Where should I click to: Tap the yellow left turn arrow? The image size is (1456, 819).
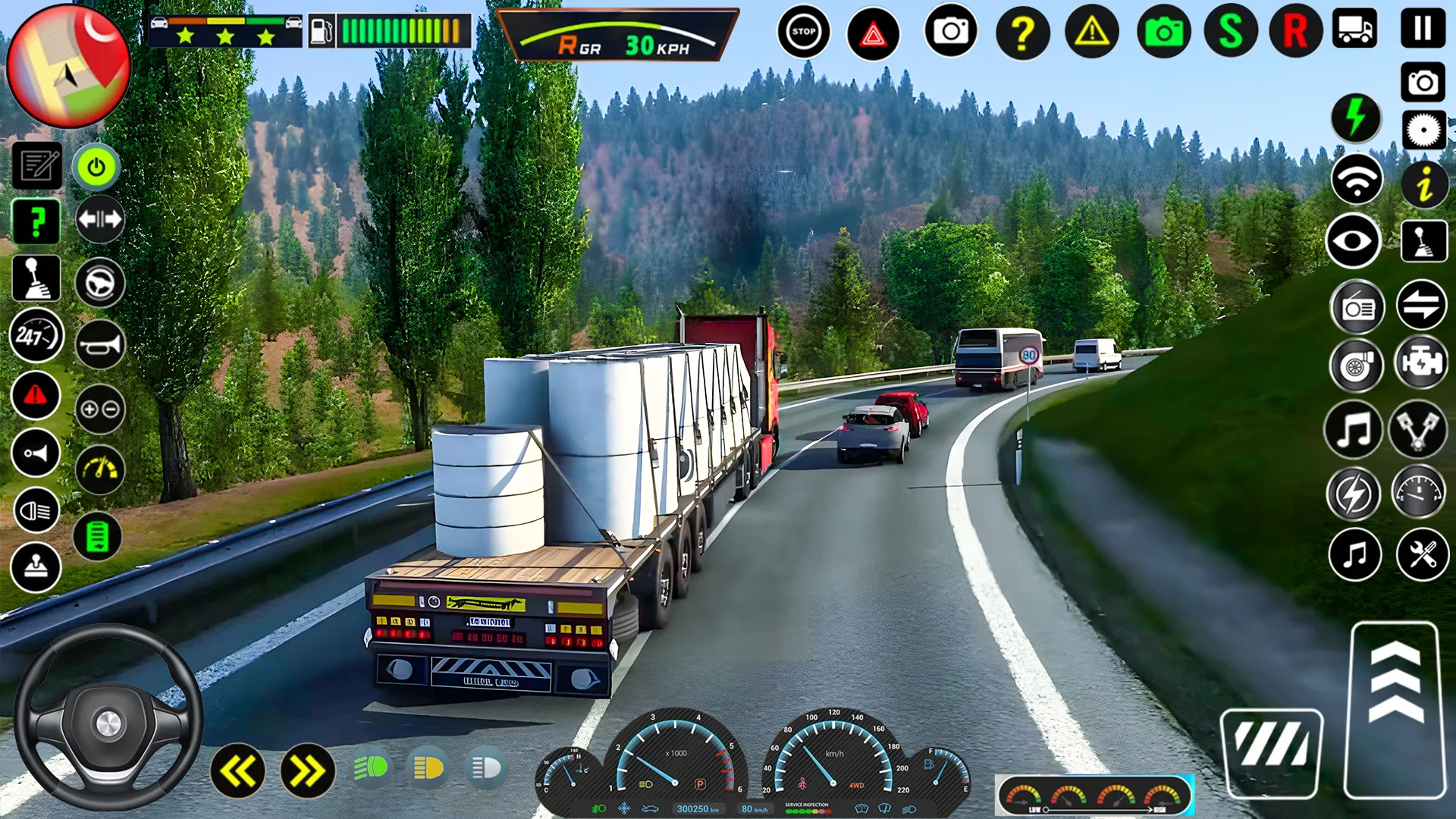click(x=238, y=771)
